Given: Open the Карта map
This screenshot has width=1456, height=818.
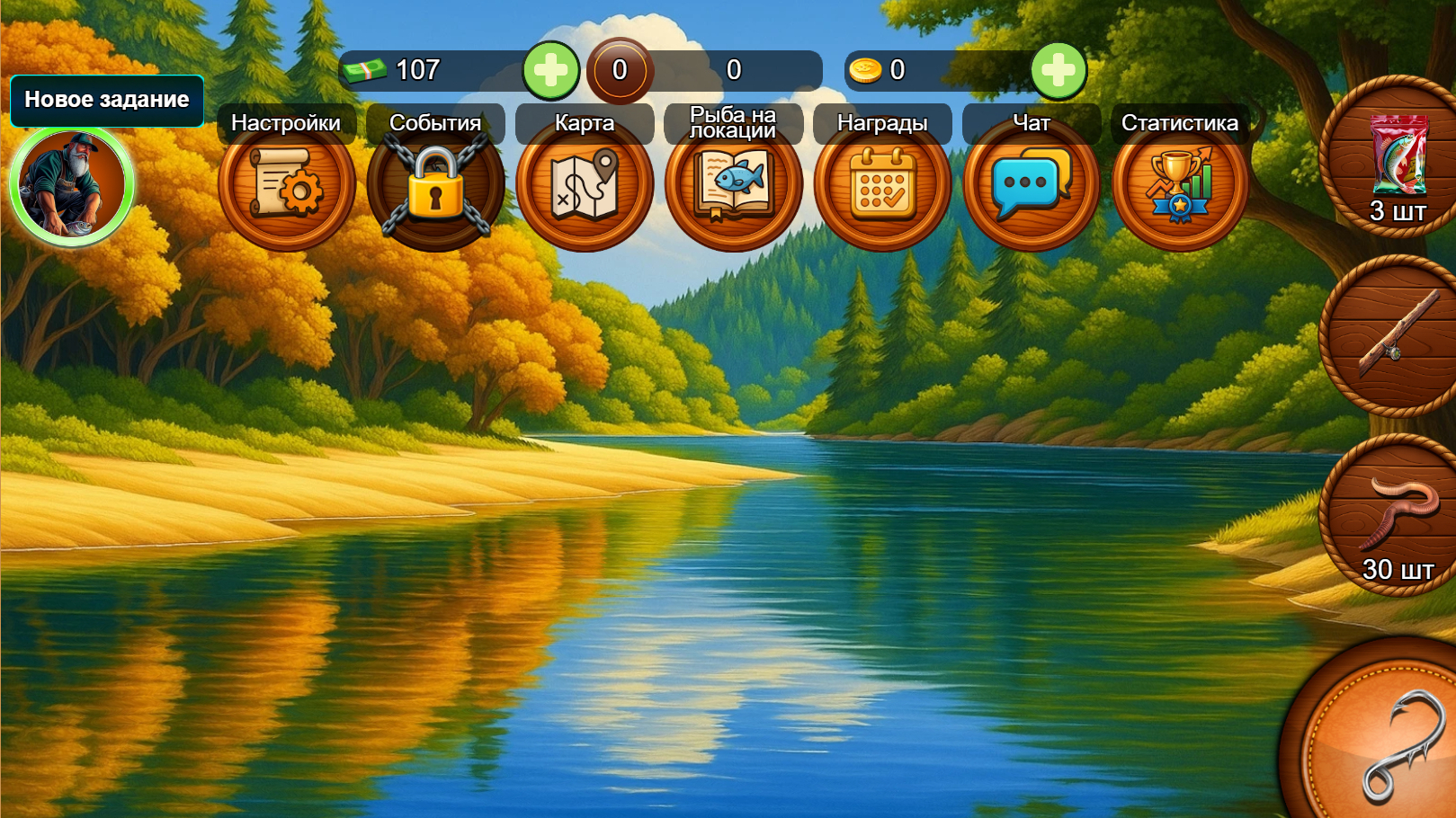Looking at the screenshot, I should 585,184.
